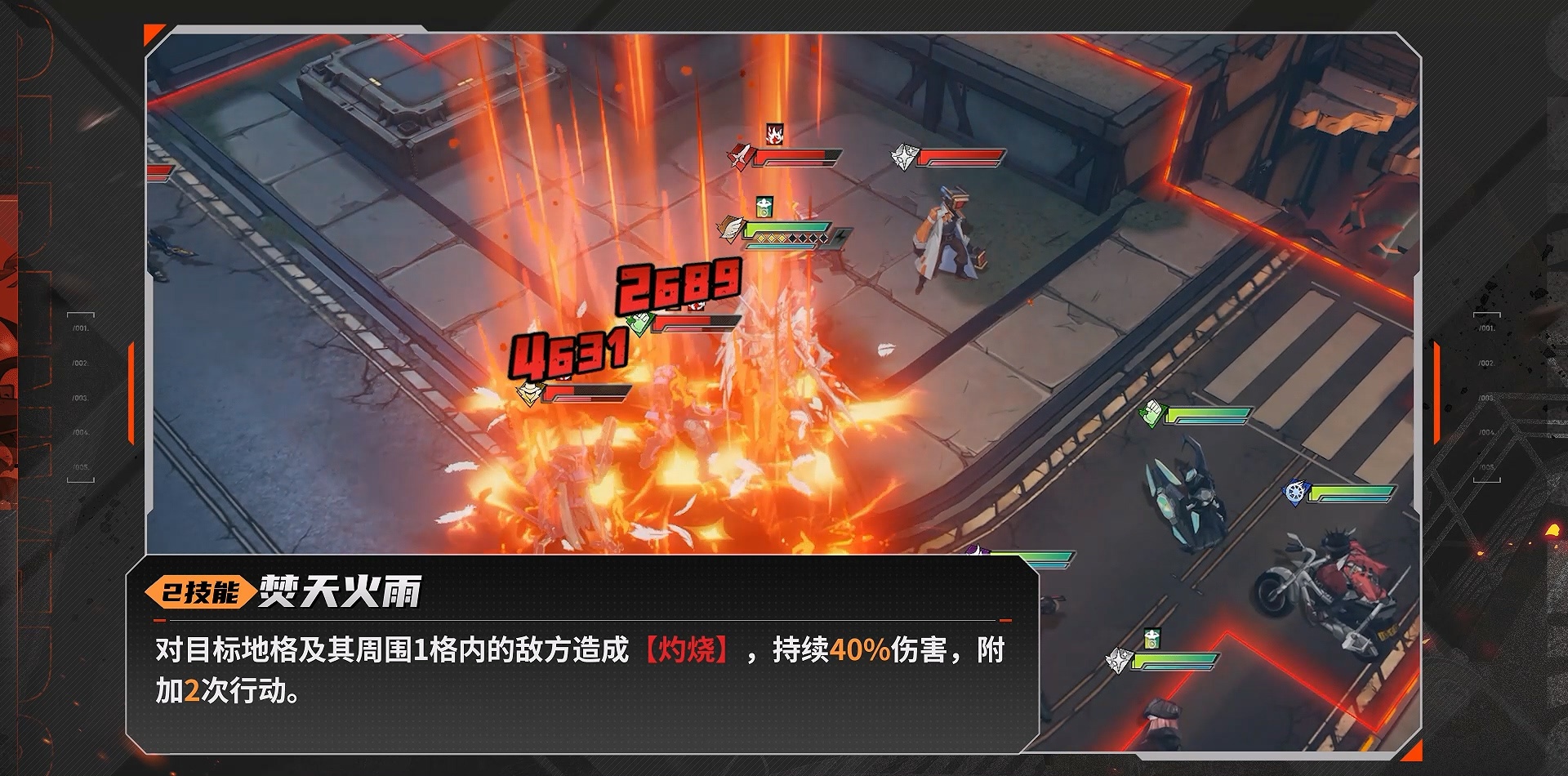Click the burning status icon above the red enemy
The width and height of the screenshot is (1568, 776).
[774, 133]
